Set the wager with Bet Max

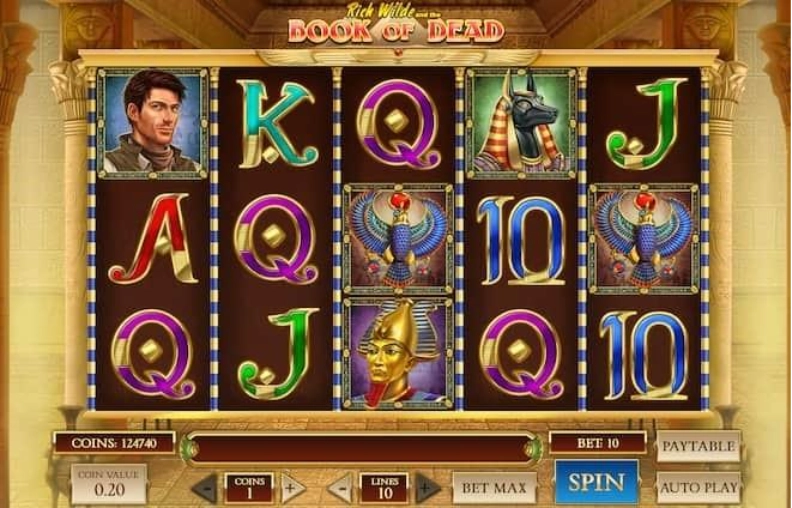tap(494, 488)
